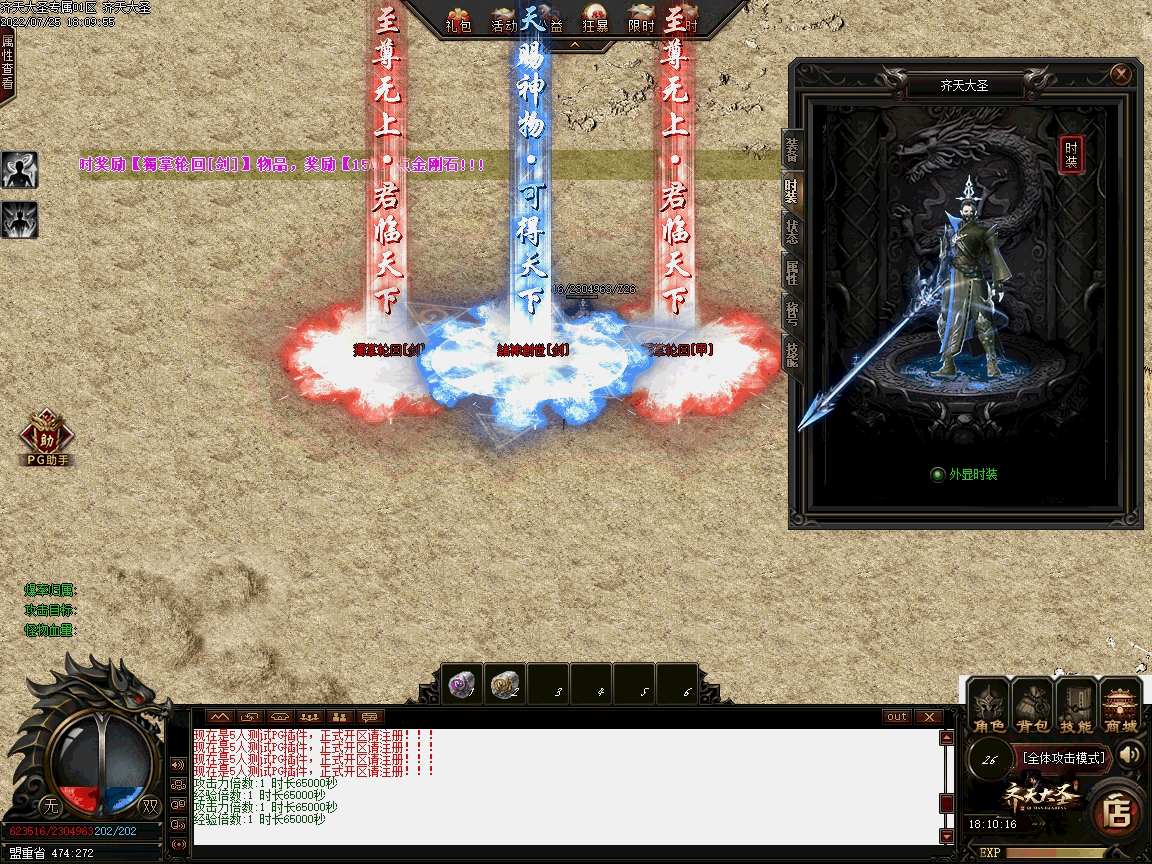Click the red 时装 button in the panel
This screenshot has width=1152, height=864.
[1071, 154]
